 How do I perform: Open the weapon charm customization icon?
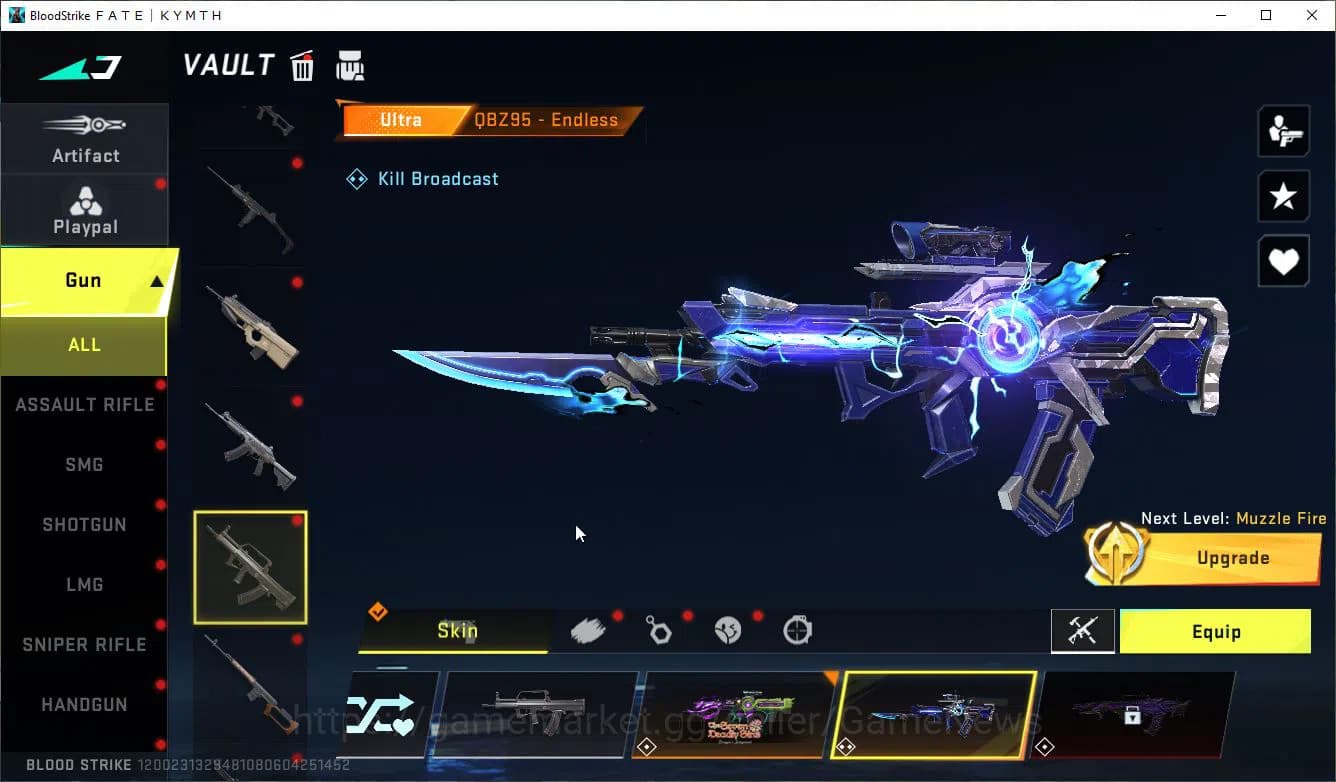pyautogui.click(x=660, y=631)
